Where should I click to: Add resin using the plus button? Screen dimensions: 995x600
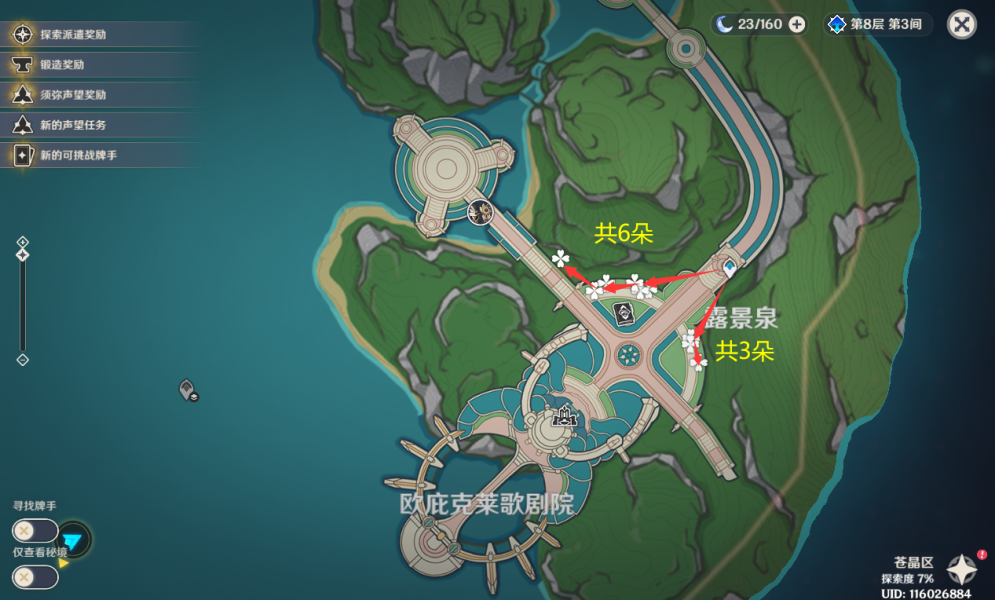point(797,25)
